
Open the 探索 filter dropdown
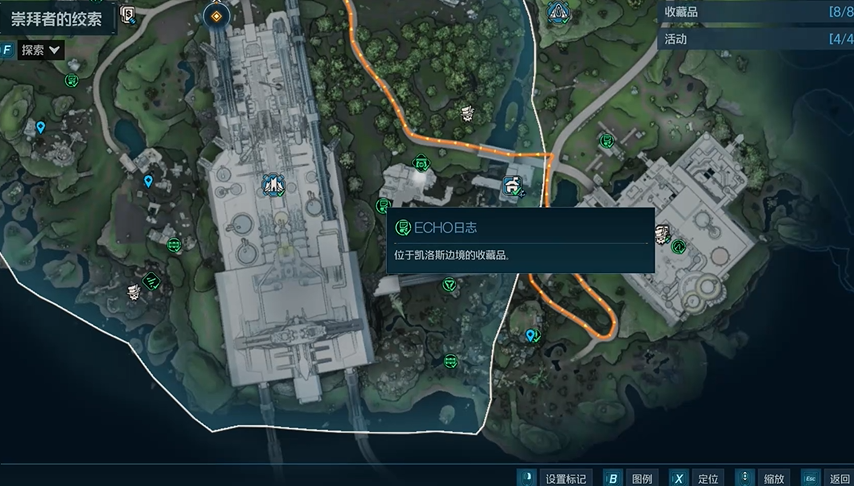(41, 49)
